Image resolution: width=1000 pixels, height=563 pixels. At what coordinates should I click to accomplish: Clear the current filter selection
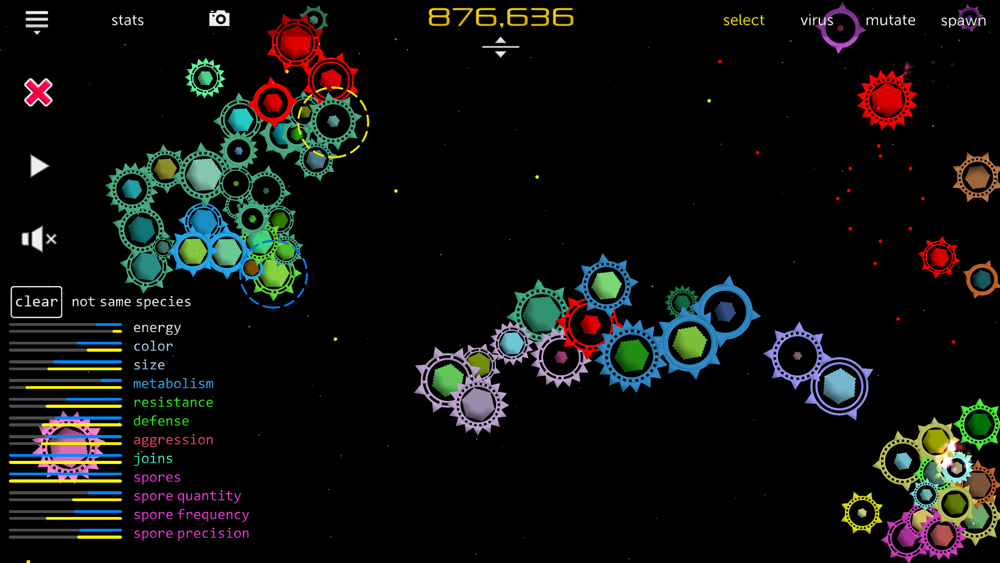37,301
